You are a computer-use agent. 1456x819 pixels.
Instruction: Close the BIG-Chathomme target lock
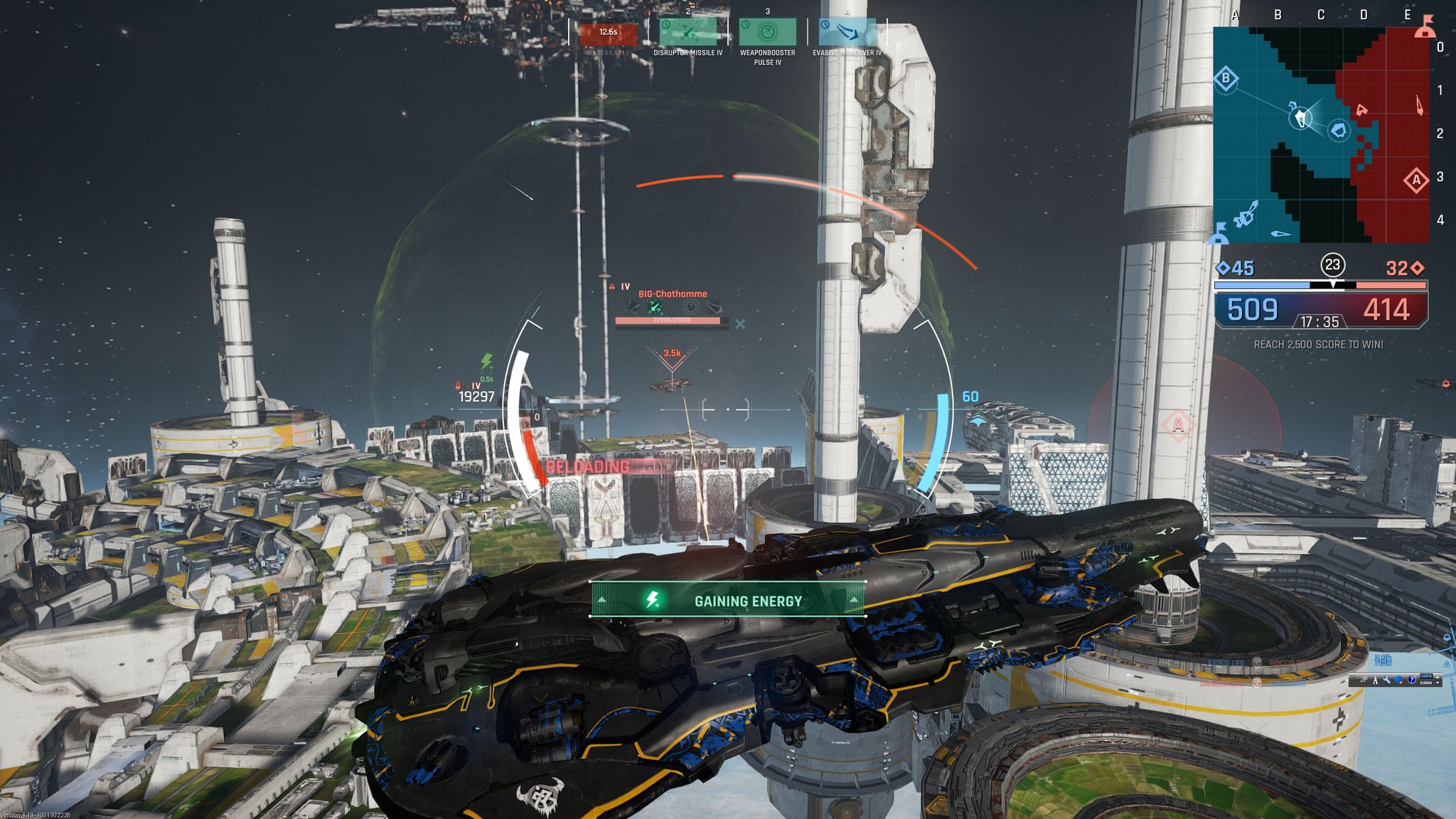point(740,324)
